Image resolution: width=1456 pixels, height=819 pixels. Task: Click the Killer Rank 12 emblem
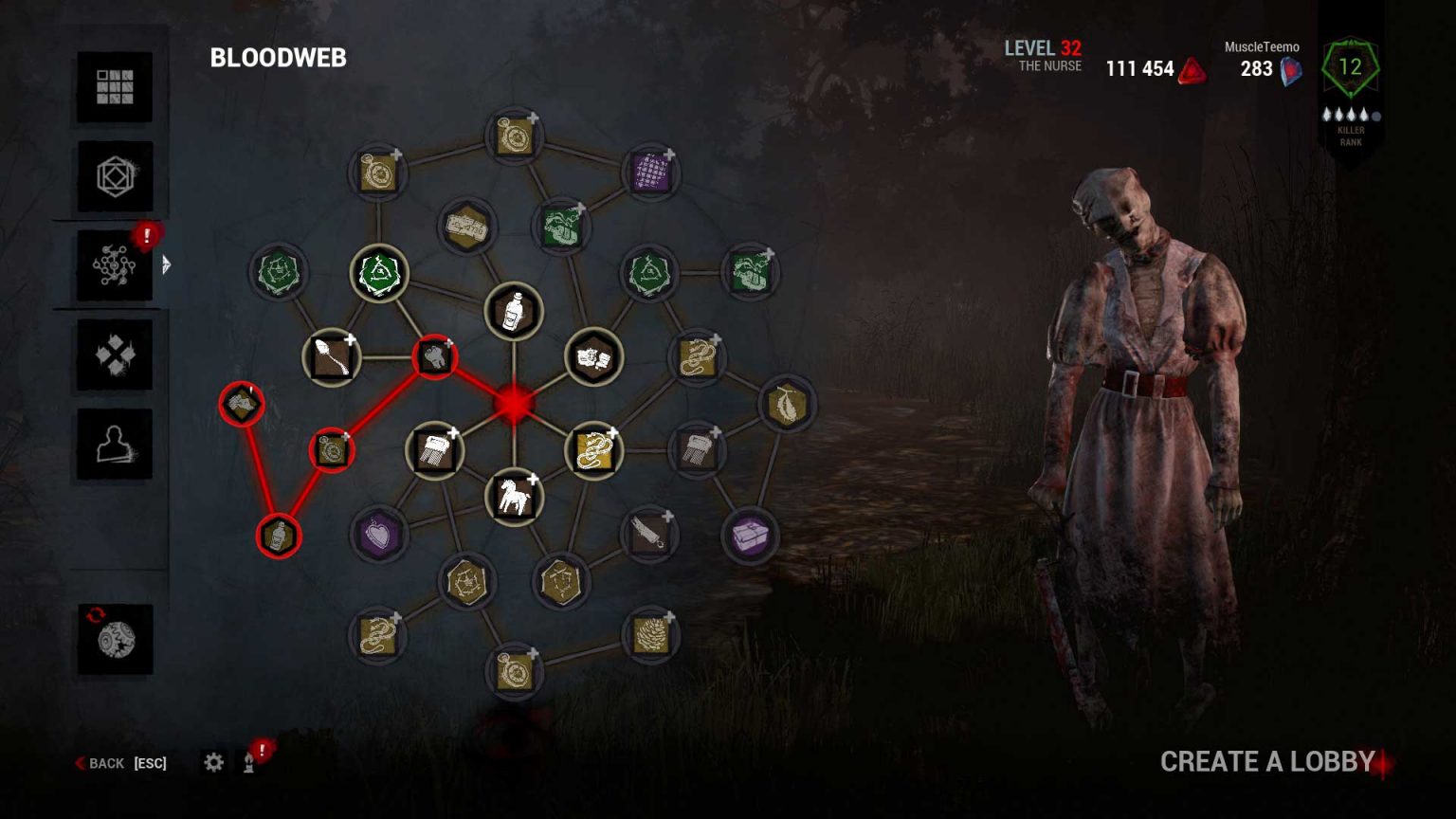click(x=1350, y=68)
